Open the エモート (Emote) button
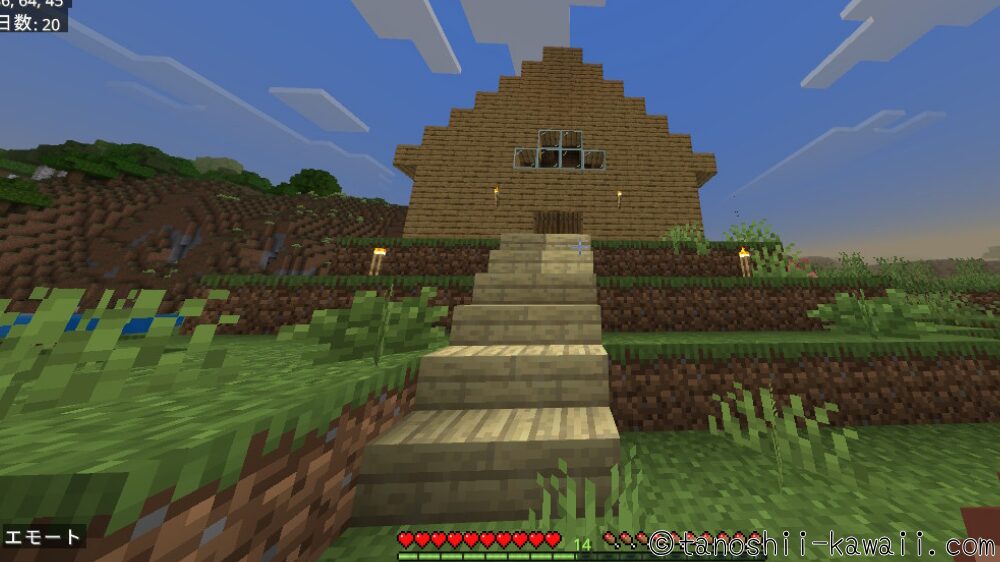The image size is (1000, 562). coord(43,537)
